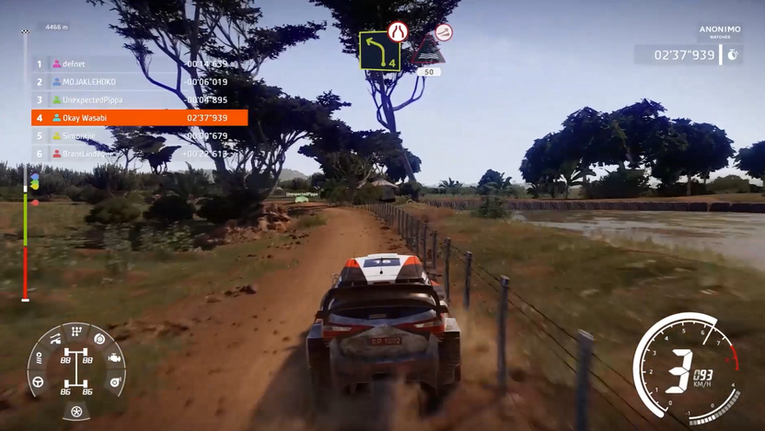
Task: Click the highlighted Okay Wasabi row
Action: (139, 118)
